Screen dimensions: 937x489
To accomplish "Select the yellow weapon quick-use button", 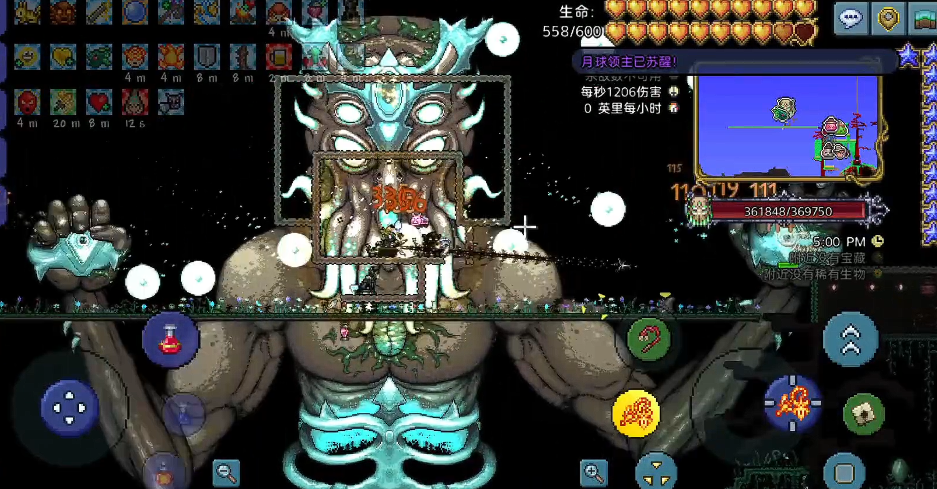I will coord(636,412).
